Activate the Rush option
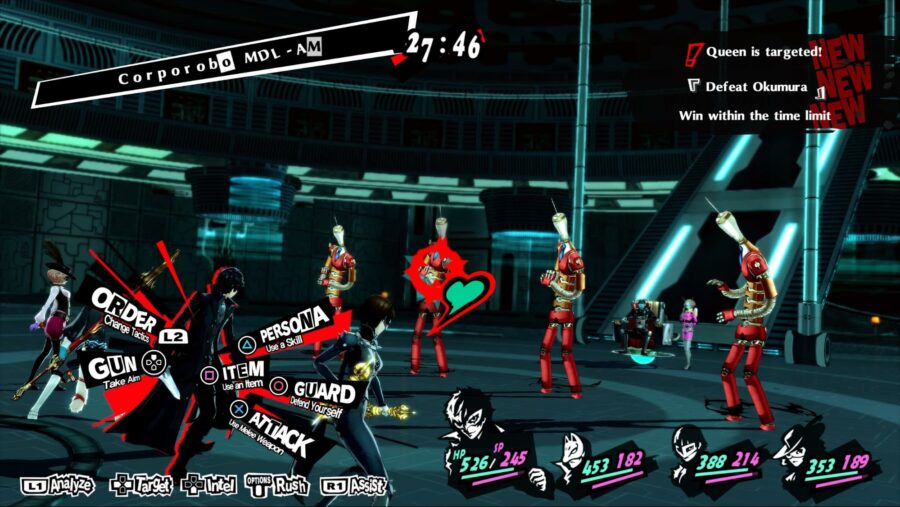The height and width of the screenshot is (507, 900). 279,487
